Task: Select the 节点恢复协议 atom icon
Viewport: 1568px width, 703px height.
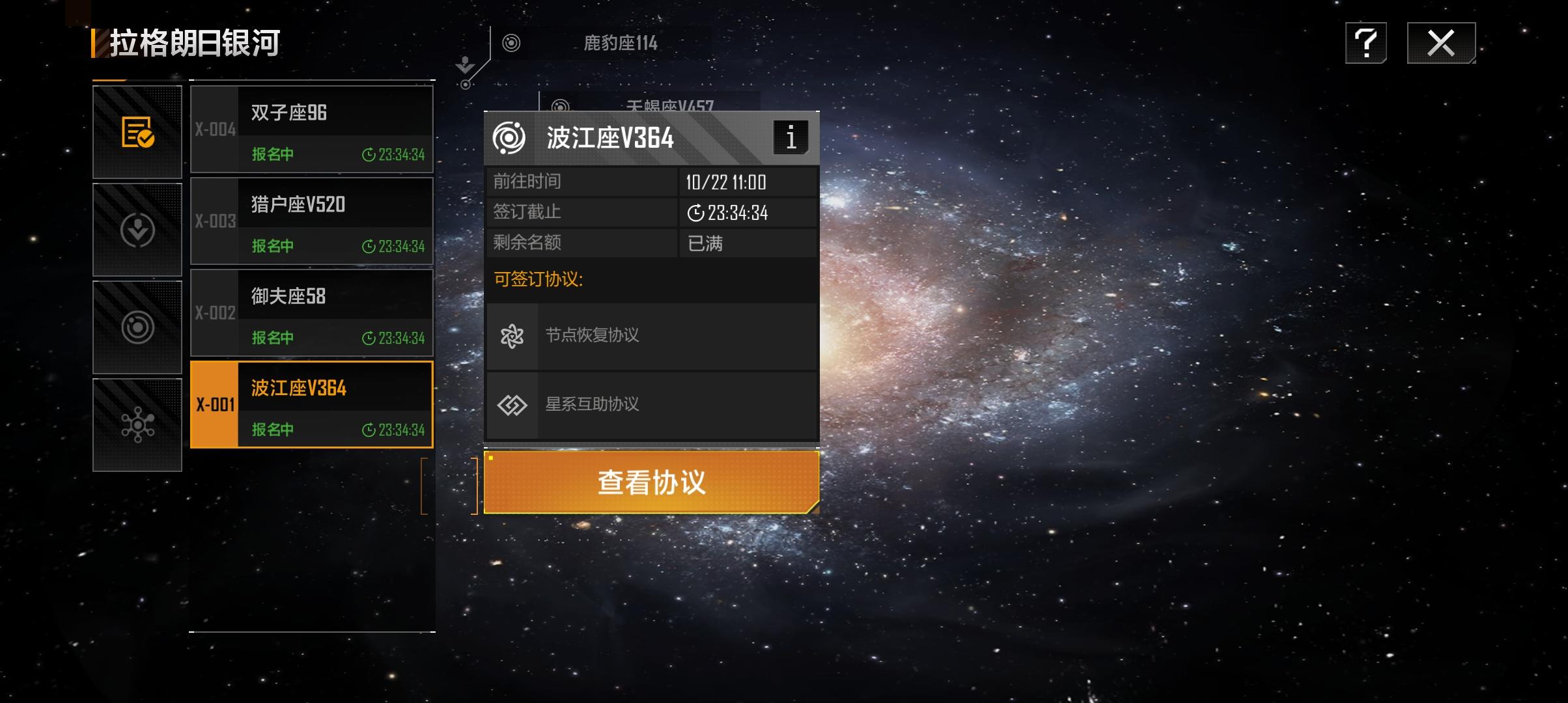Action: click(514, 336)
